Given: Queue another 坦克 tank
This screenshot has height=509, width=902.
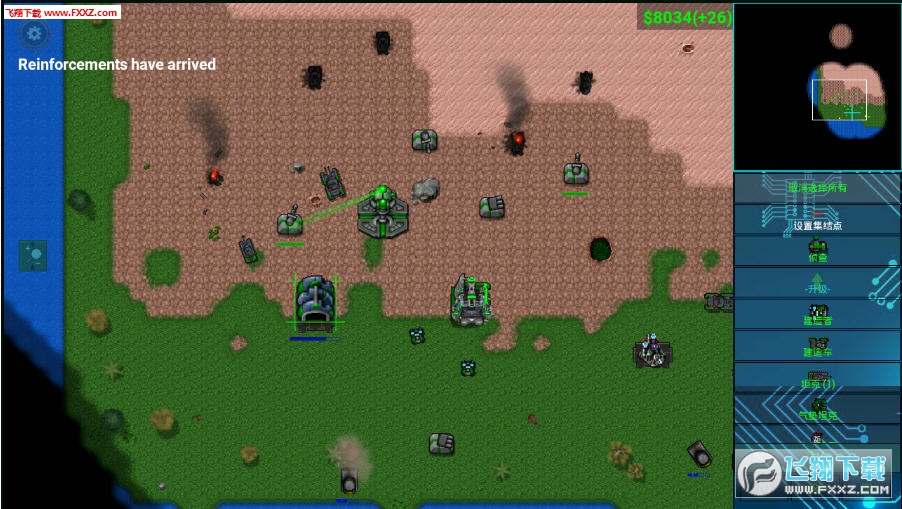Looking at the screenshot, I should click(x=817, y=378).
